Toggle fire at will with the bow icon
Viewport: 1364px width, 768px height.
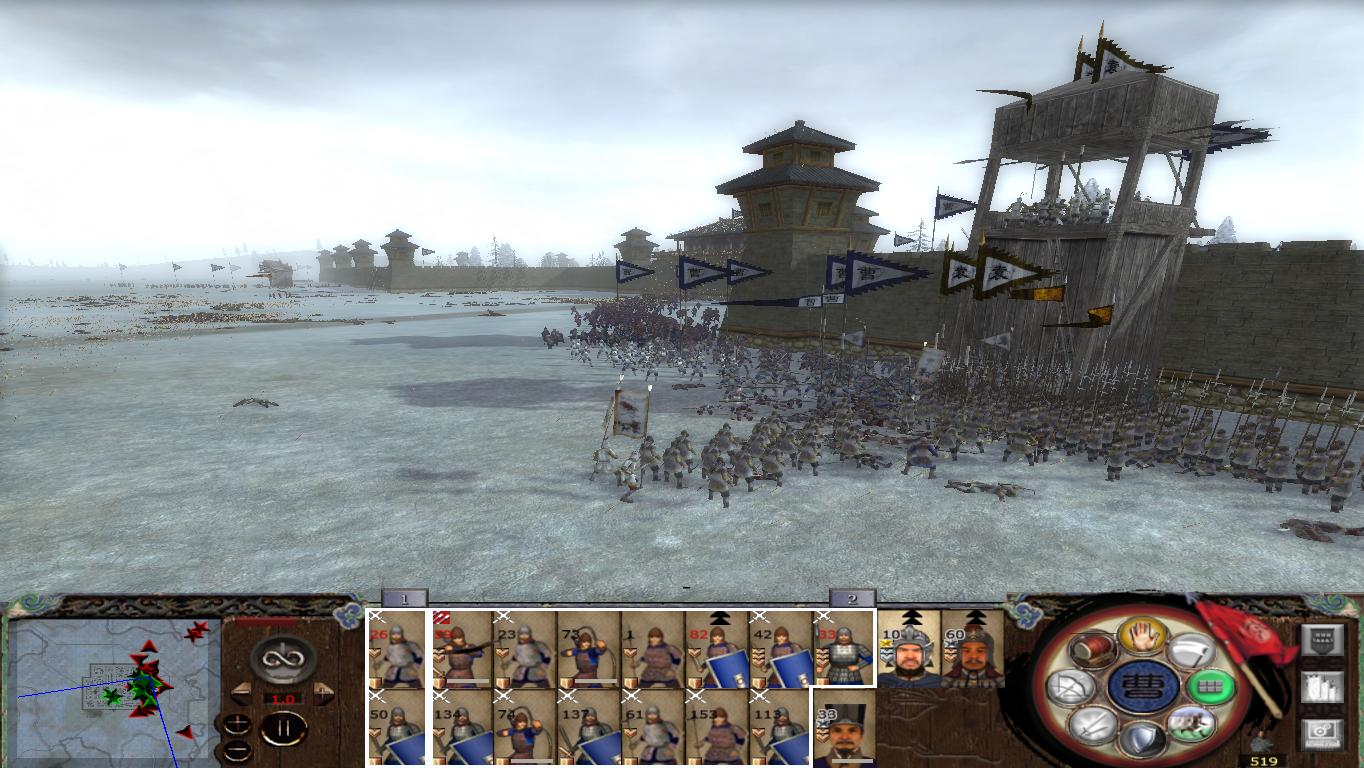[1071, 684]
